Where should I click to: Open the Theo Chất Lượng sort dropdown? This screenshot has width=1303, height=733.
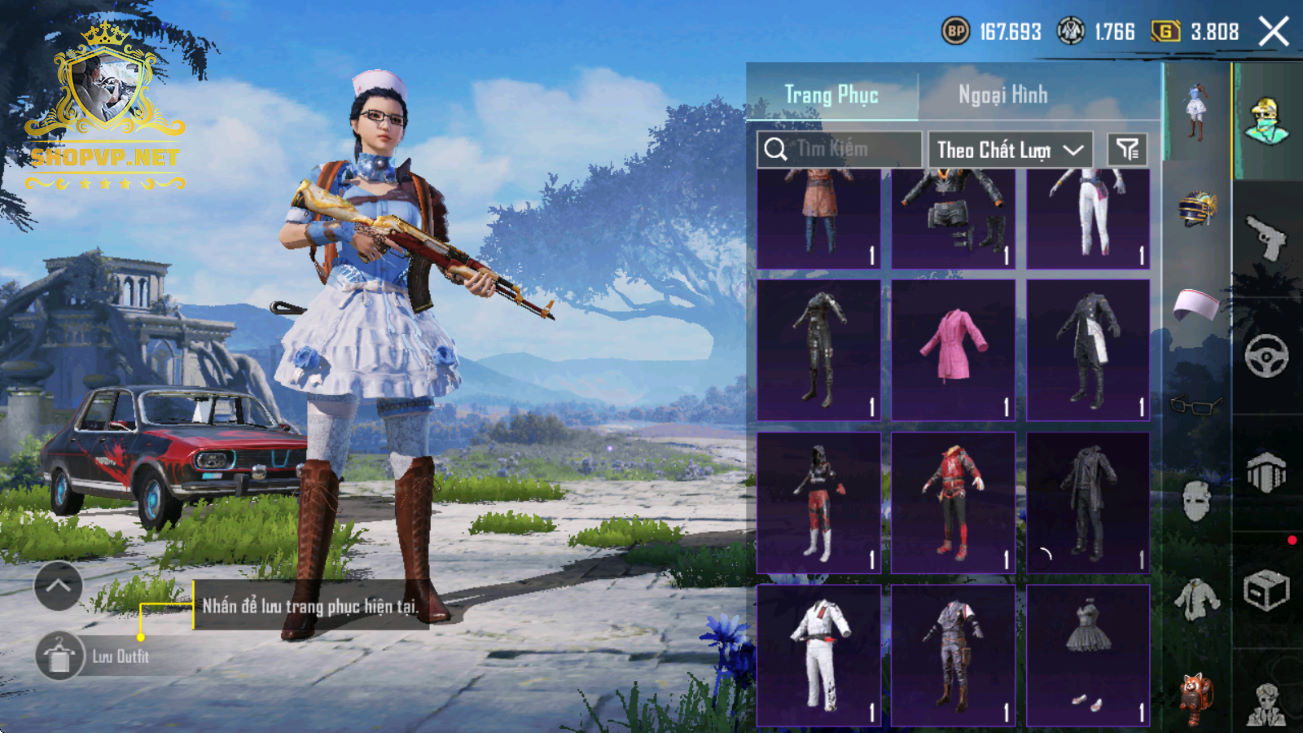click(x=1010, y=150)
